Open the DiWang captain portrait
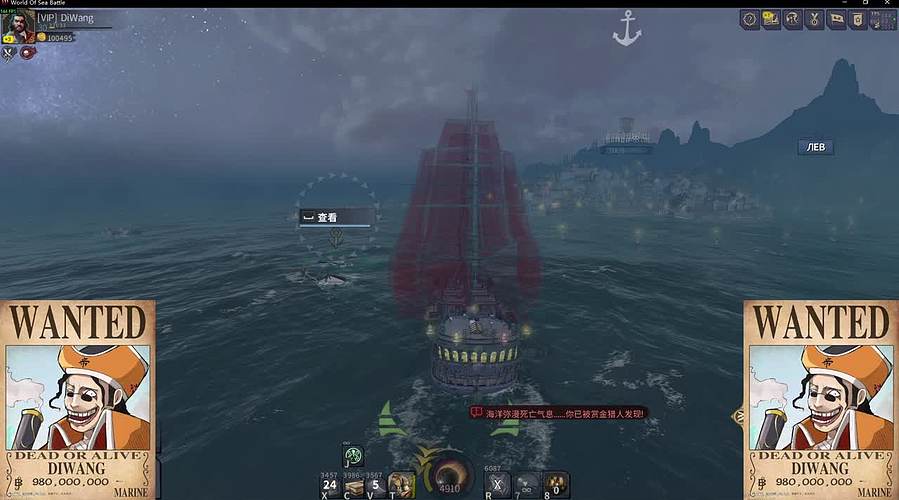This screenshot has height=500, width=899. tap(17, 26)
